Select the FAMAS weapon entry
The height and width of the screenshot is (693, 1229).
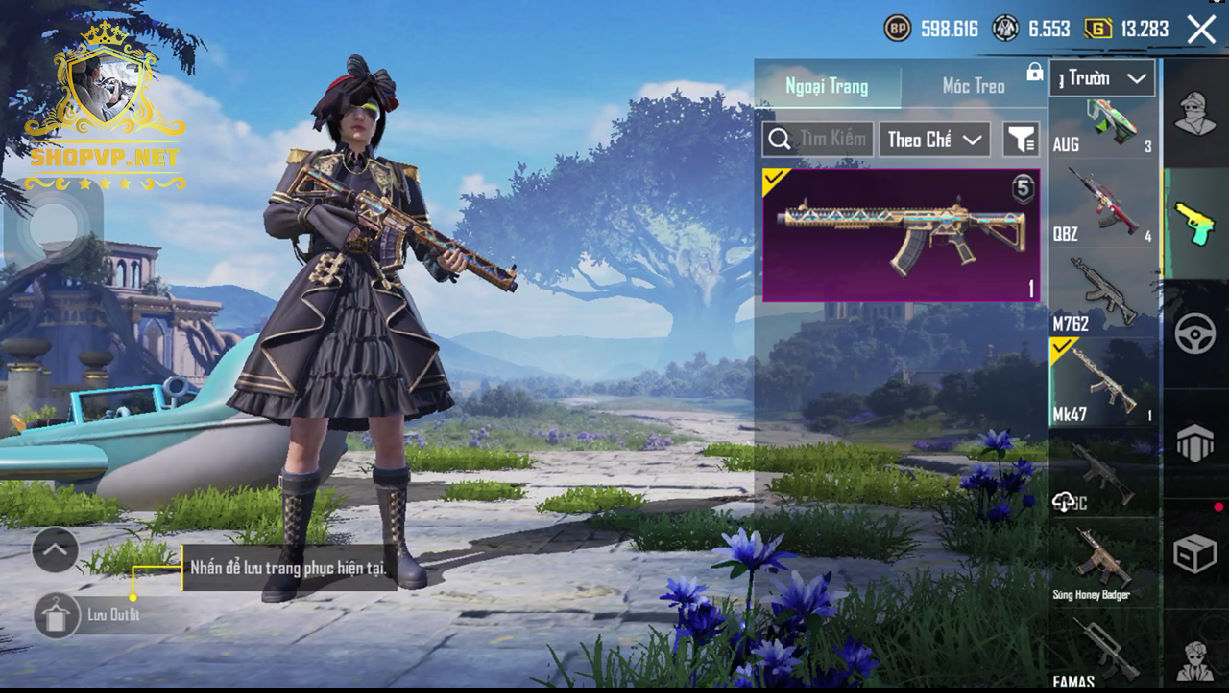pyautogui.click(x=1102, y=652)
